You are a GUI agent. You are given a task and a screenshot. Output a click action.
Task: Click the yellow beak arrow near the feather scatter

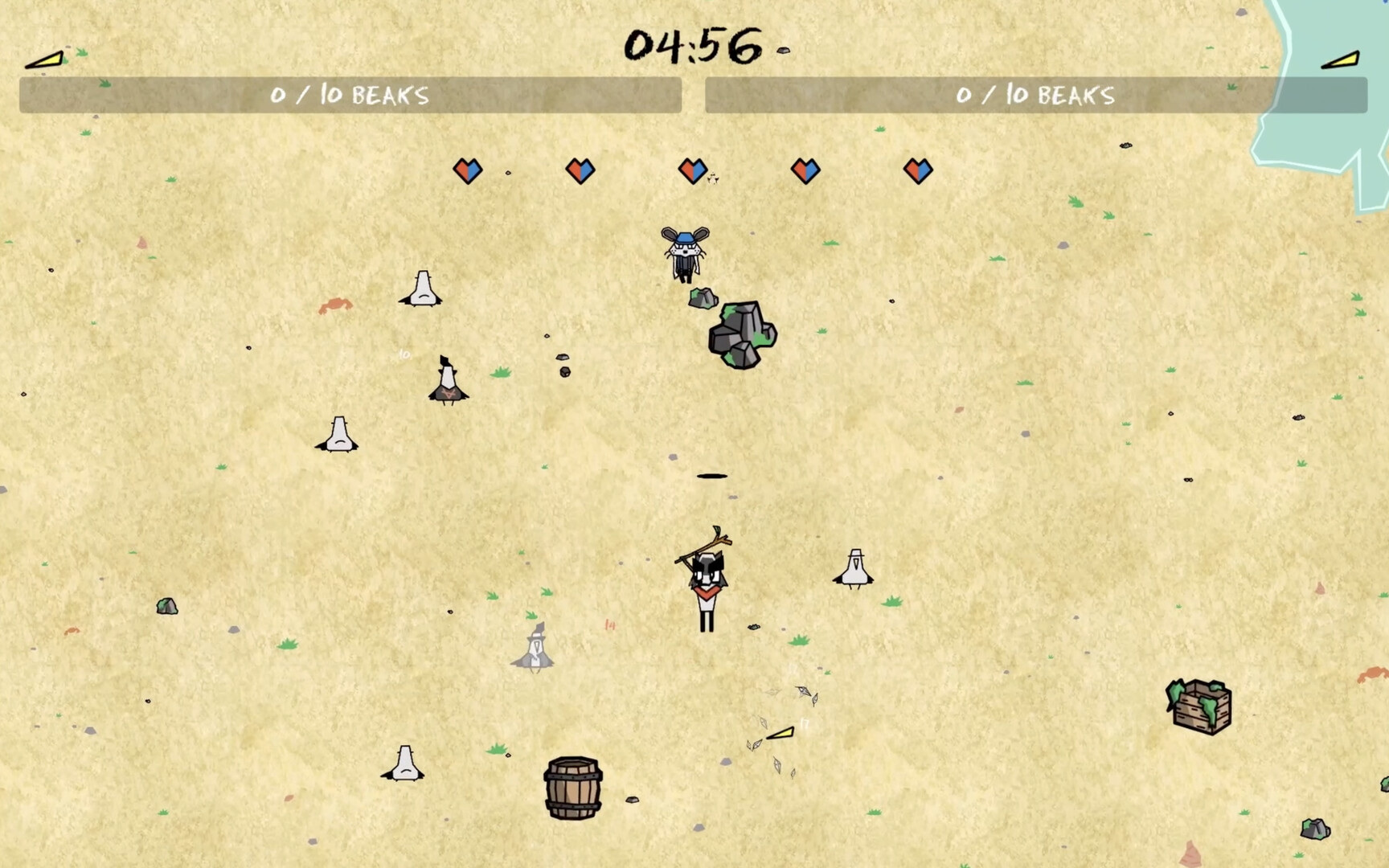click(x=778, y=733)
